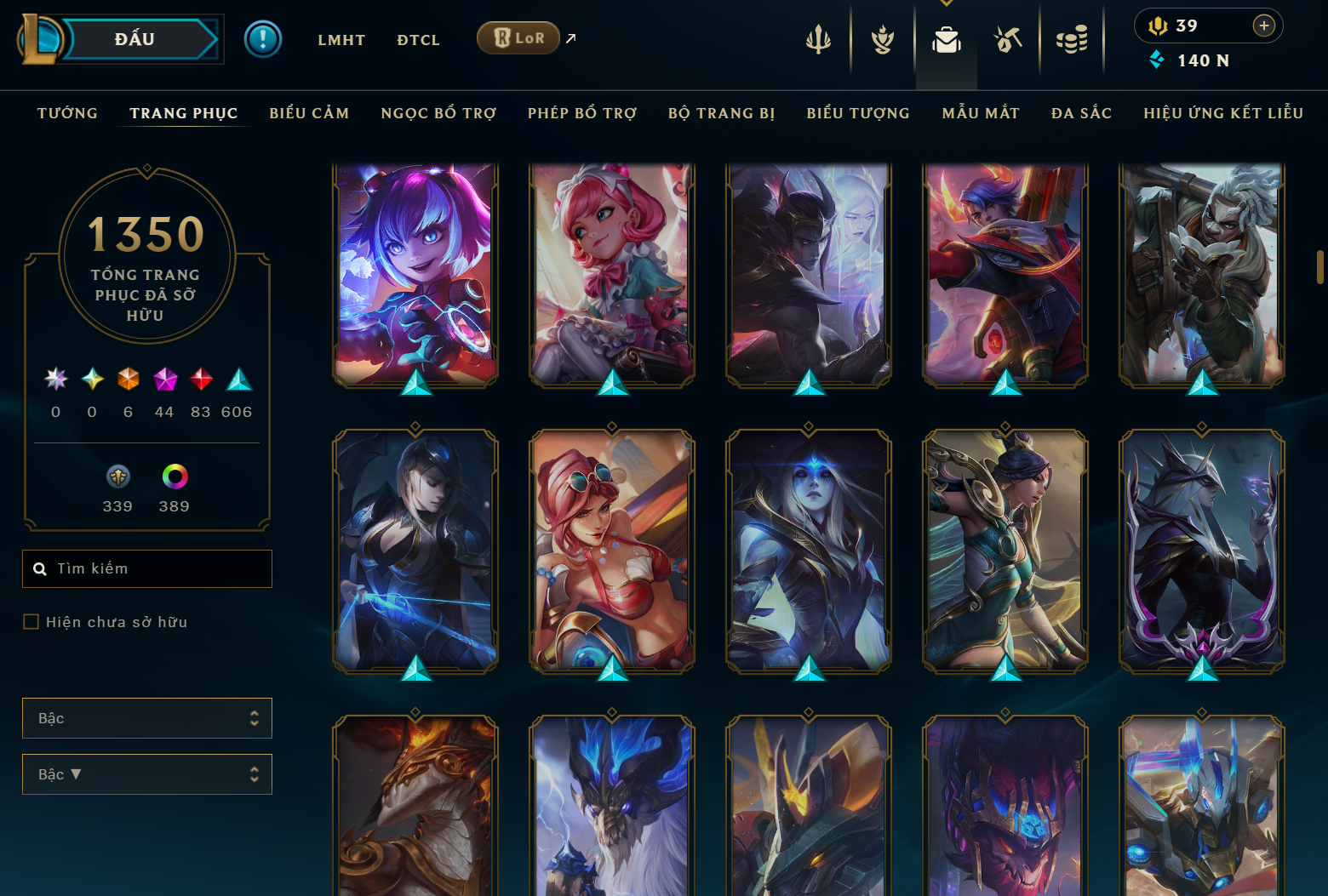Click the chroma color wheel showing 389

pyautogui.click(x=175, y=477)
